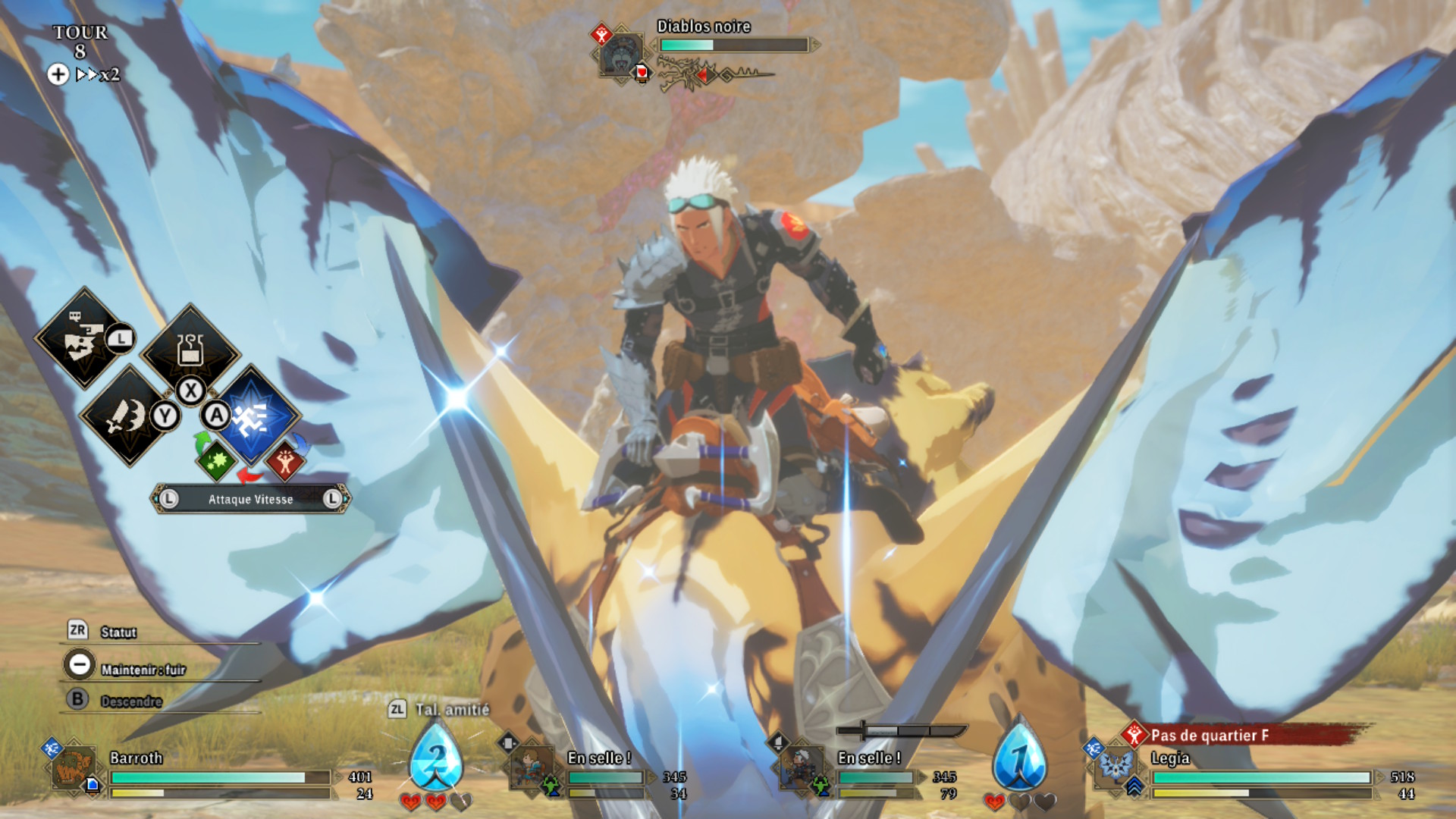Toggle the x2 battle speed indicator

pyautogui.click(x=99, y=74)
